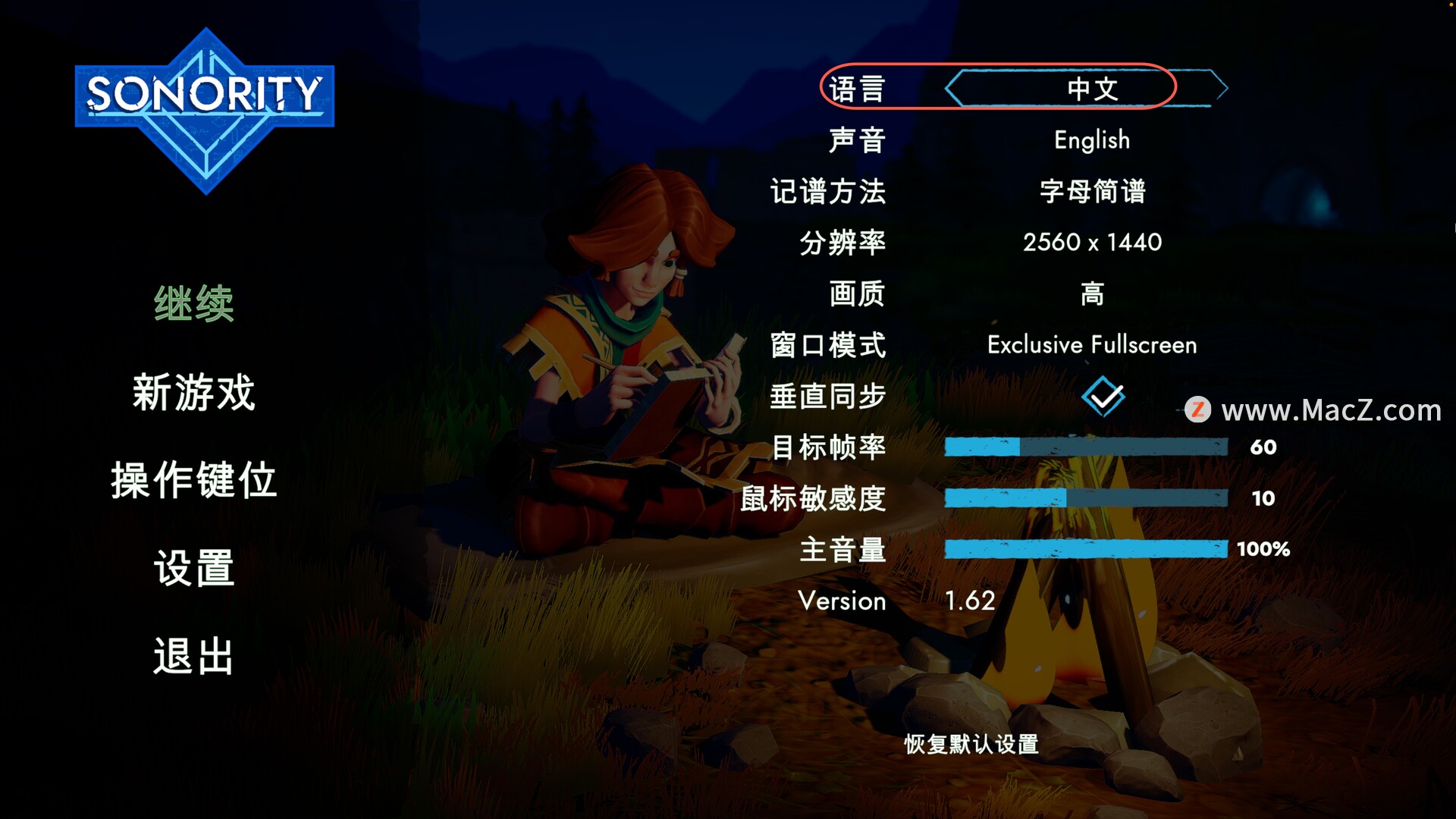Change the 声音 voice option set to English
This screenshot has width=1456, height=819.
1091,140
